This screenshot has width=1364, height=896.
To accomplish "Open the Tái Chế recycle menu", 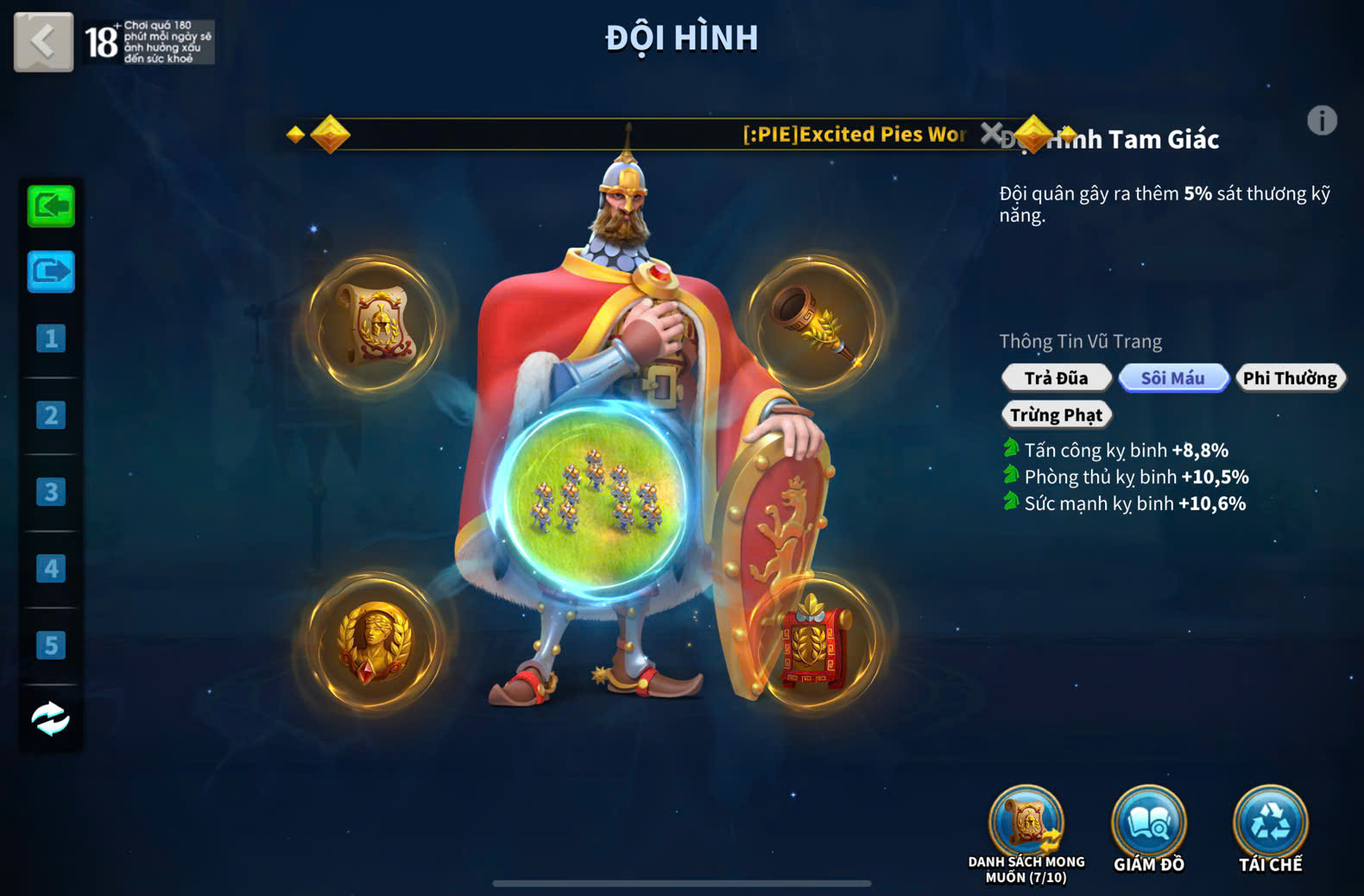I will pyautogui.click(x=1270, y=824).
